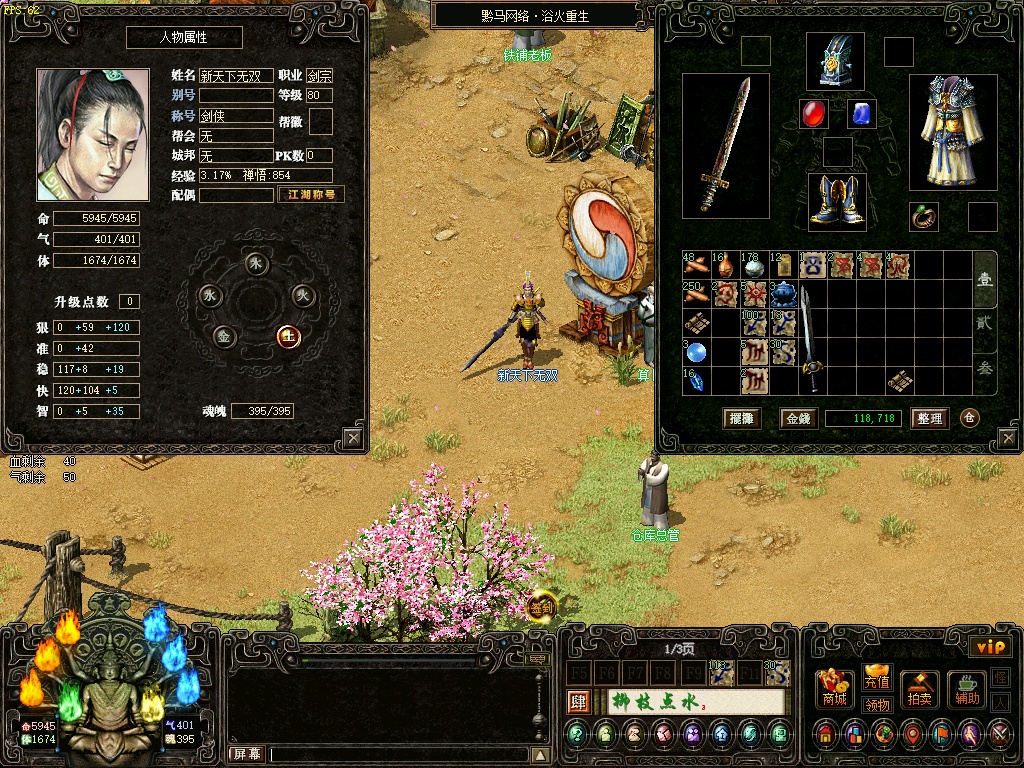
Task: Open the 江湖称号 title button
Action: (311, 195)
